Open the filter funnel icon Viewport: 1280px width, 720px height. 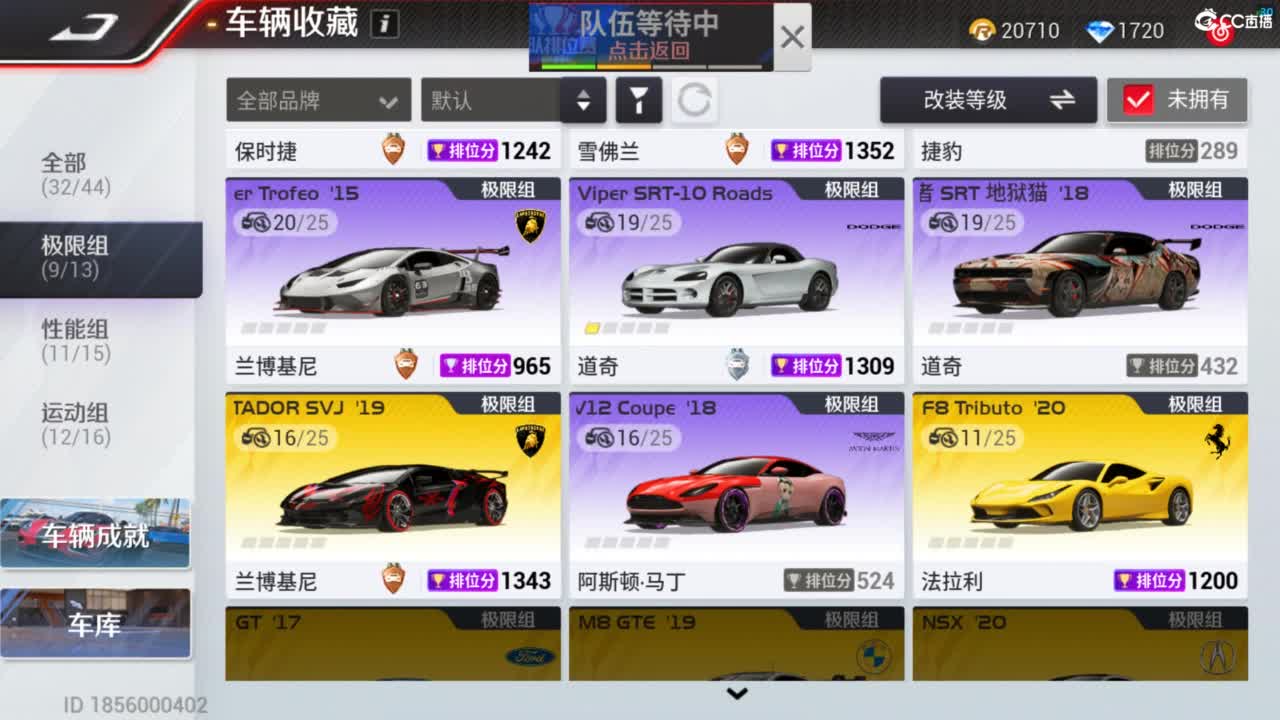[x=639, y=100]
